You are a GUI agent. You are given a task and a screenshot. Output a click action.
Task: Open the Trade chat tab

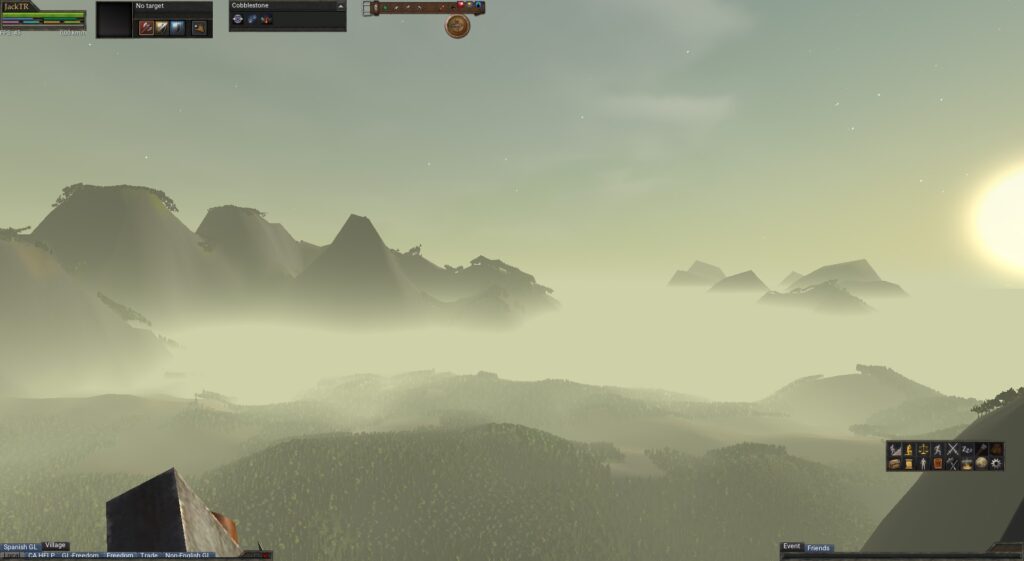pyautogui.click(x=149, y=556)
